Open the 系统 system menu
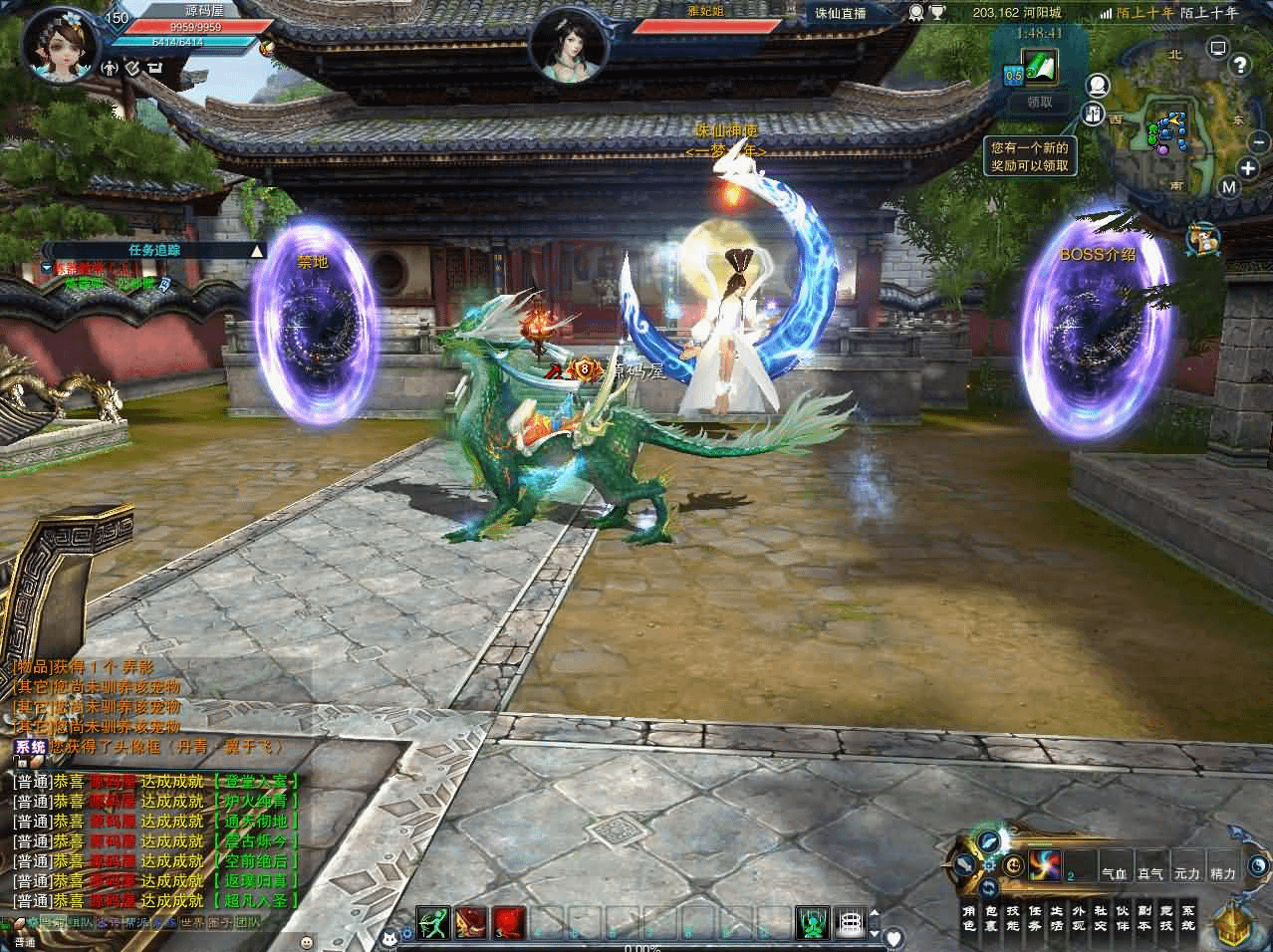This screenshot has height=952, width=1273. [x=1187, y=917]
